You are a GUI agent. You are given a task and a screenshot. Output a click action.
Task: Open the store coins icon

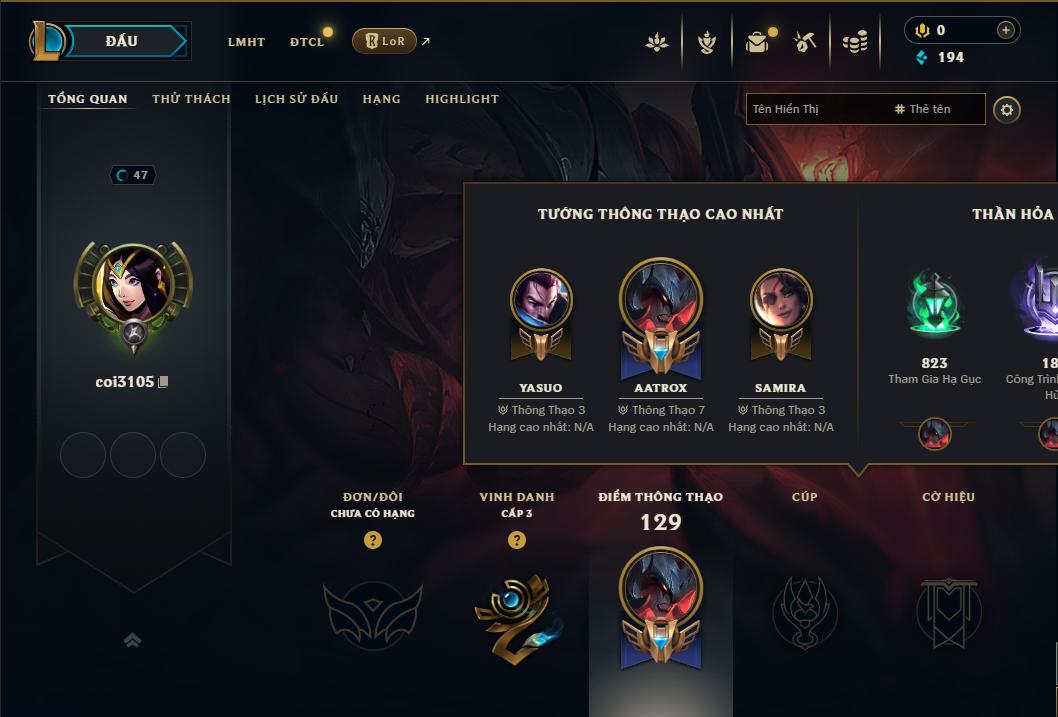855,42
